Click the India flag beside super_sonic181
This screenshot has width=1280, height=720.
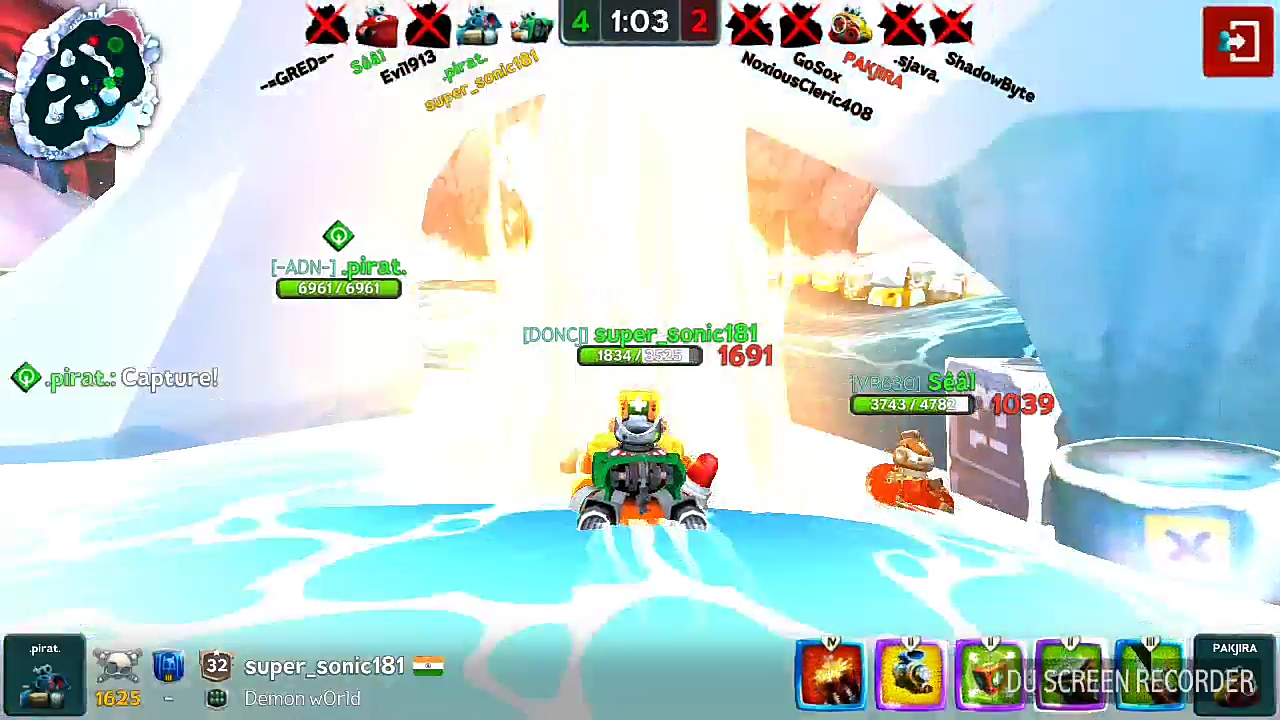point(428,666)
